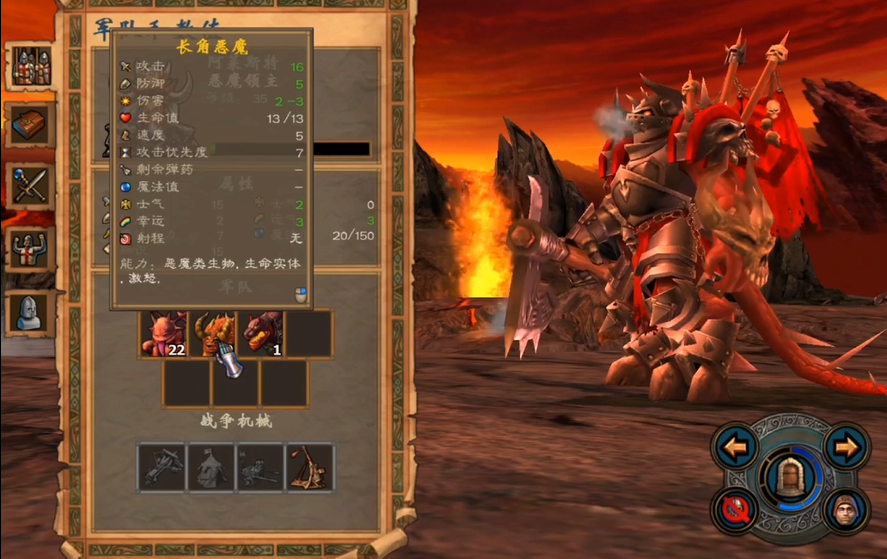The width and height of the screenshot is (887, 559).
Task: Click the red crossed-out hero dismiss button
Action: point(736,510)
